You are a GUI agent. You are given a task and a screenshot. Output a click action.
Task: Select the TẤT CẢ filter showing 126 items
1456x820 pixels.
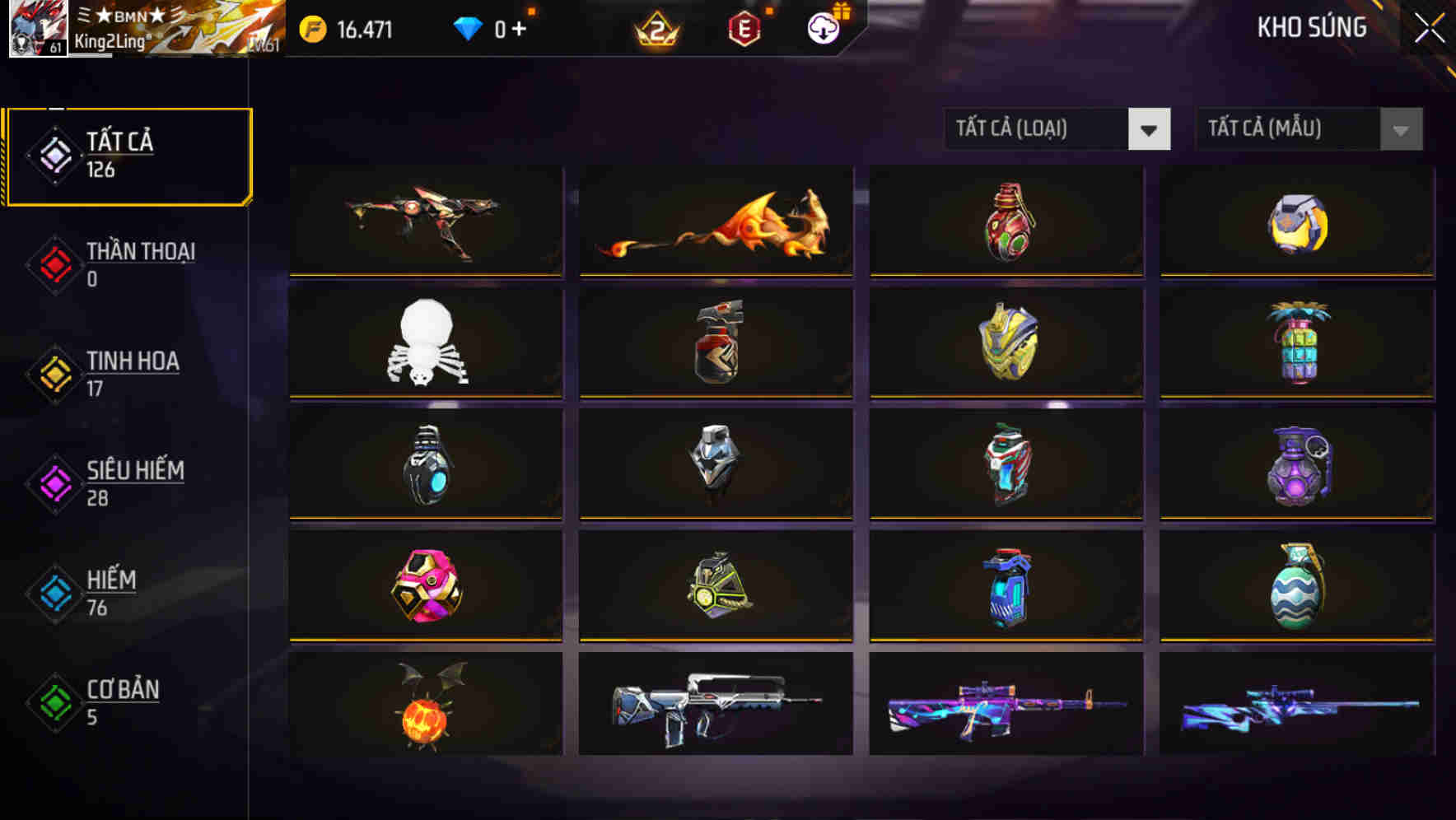(x=128, y=155)
